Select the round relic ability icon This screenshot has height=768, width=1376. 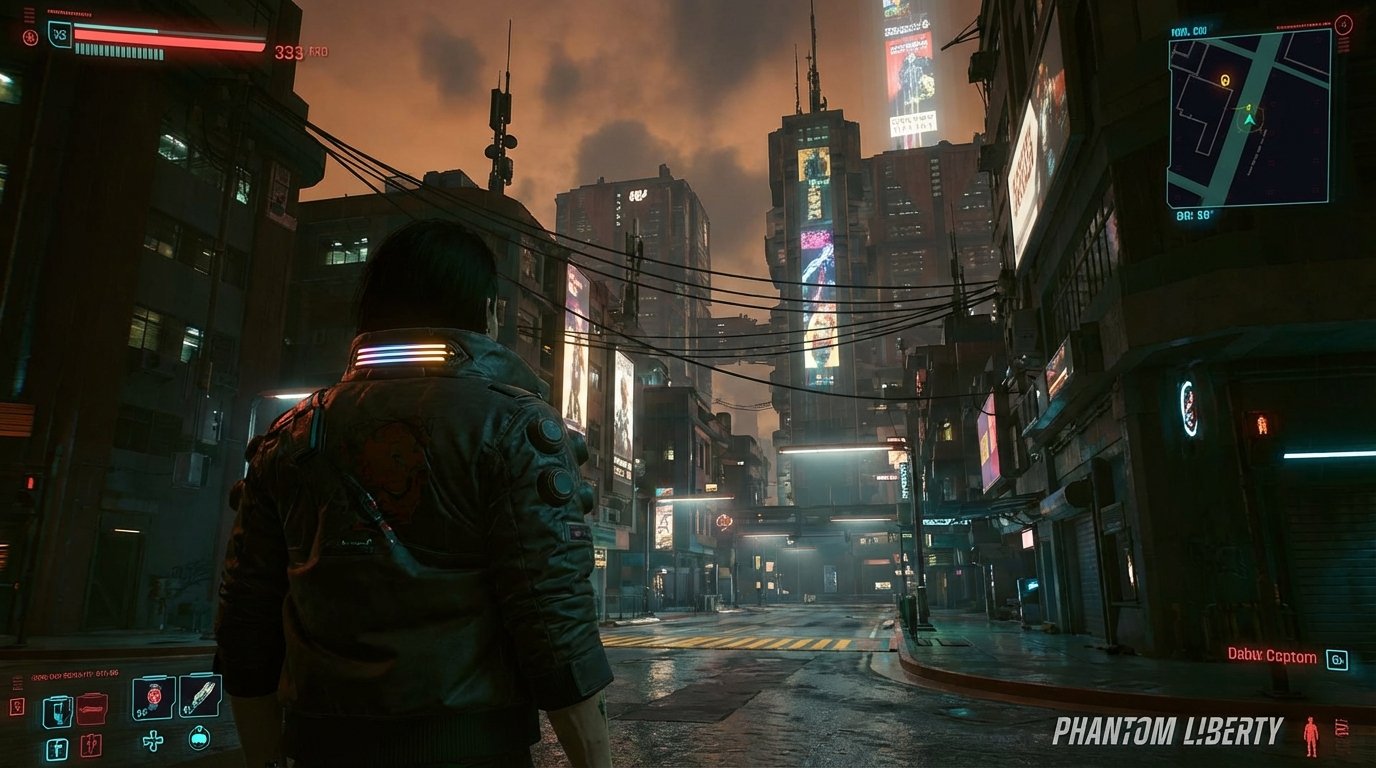pyautogui.click(x=198, y=740)
